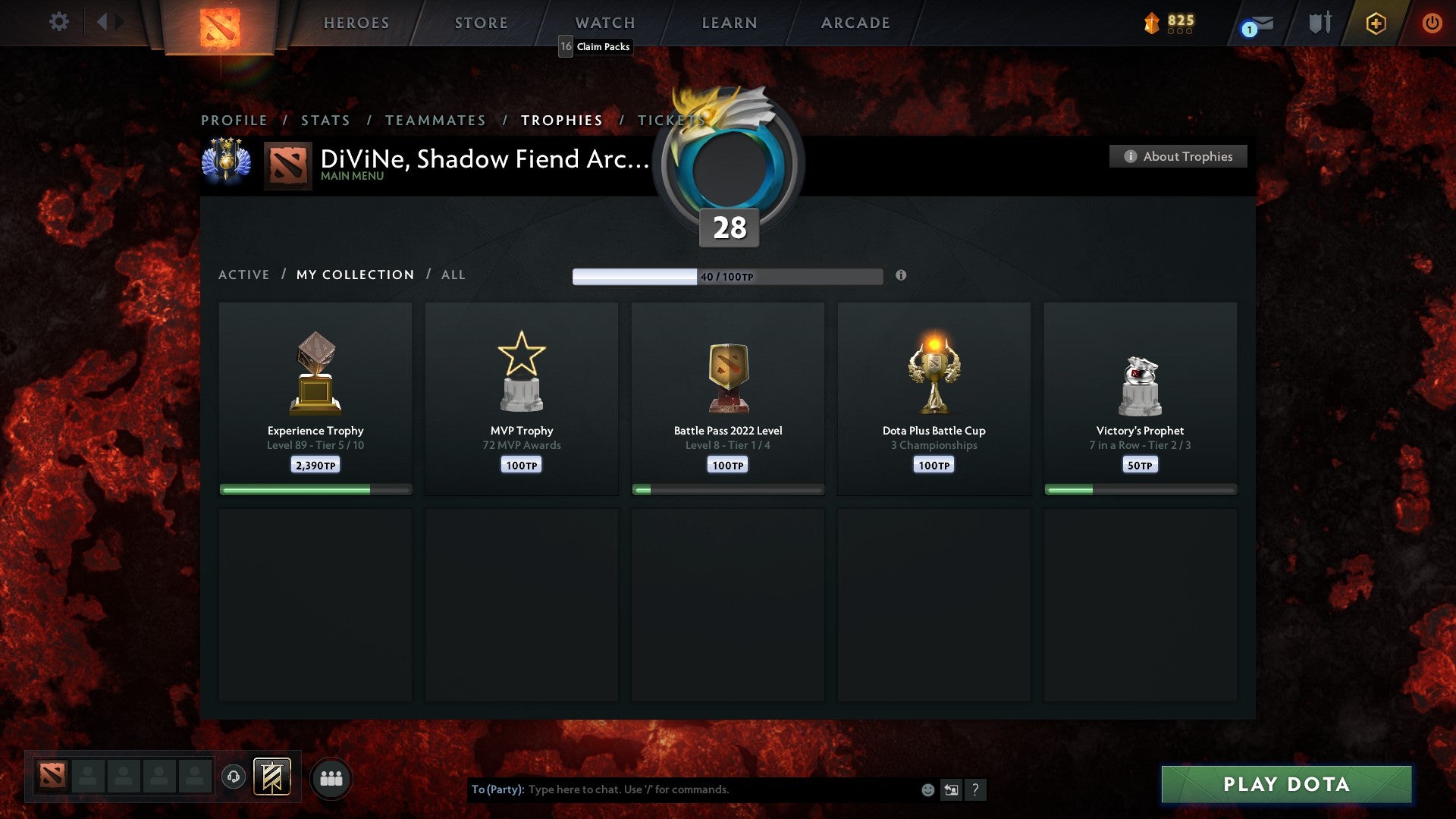Screen dimensions: 1456x819
Task: Click the 40/100TP trophy progress bar
Action: coord(727,276)
